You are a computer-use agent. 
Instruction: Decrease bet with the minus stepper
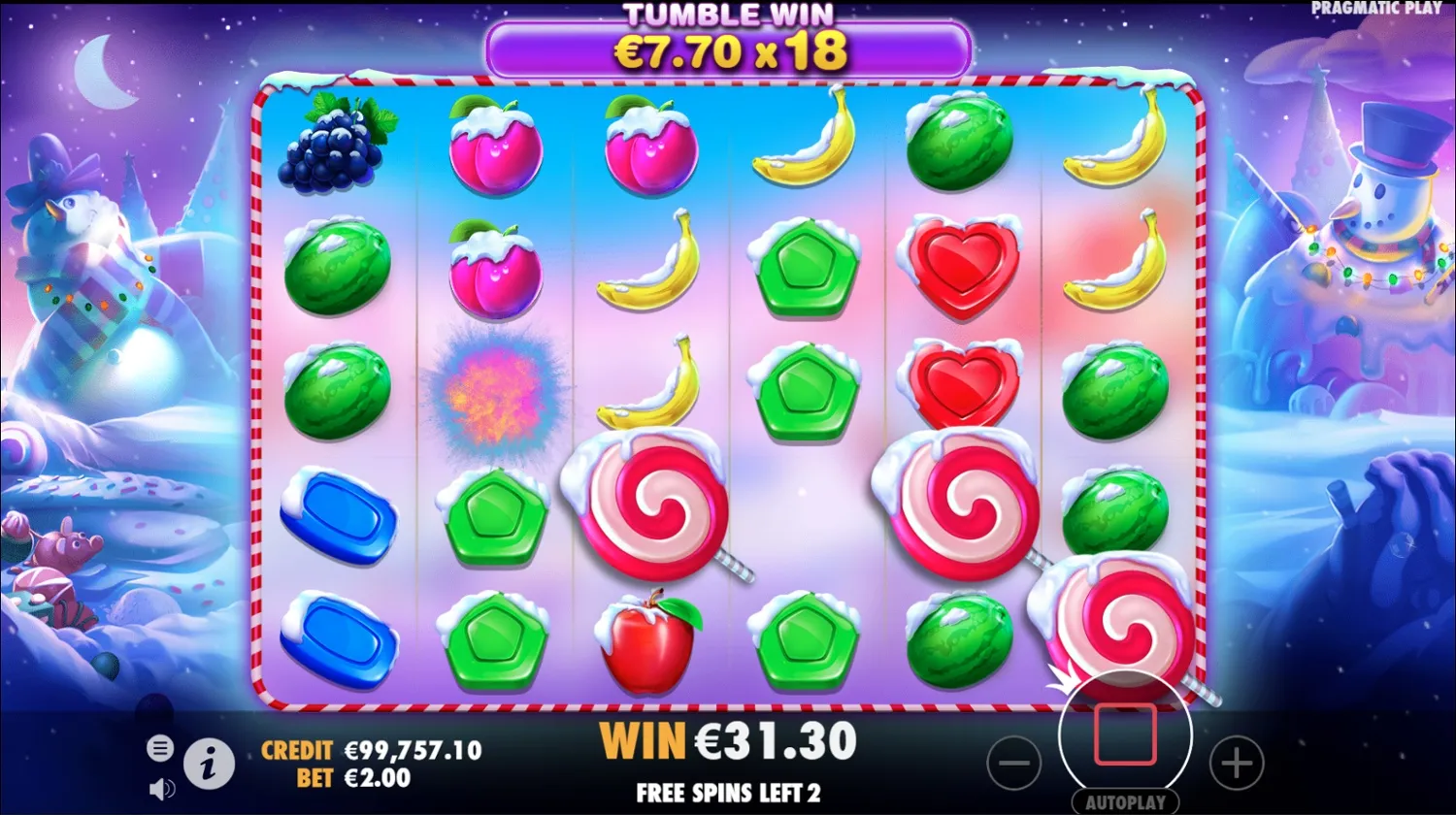click(1013, 765)
